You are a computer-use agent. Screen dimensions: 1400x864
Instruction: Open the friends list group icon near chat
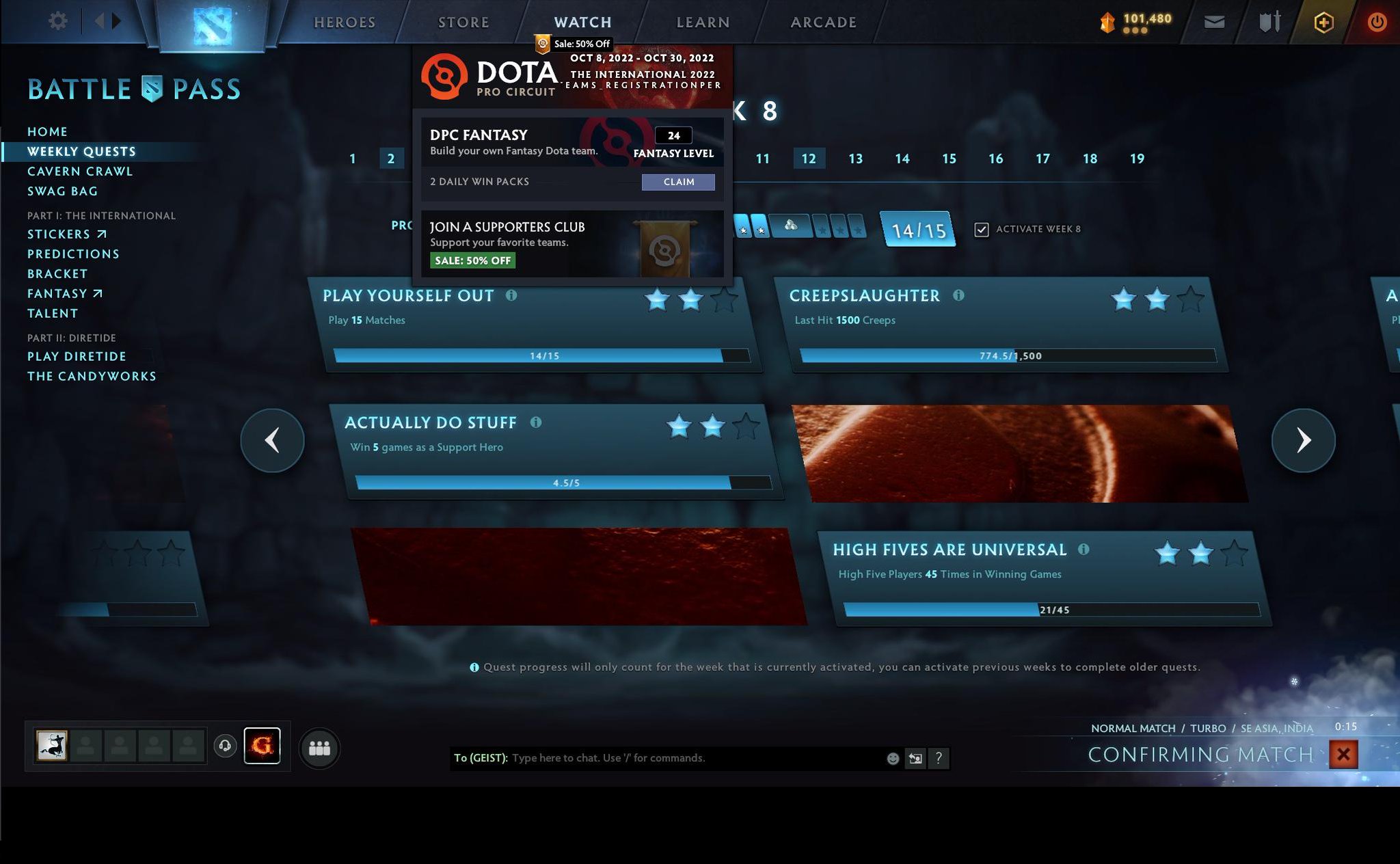319,748
